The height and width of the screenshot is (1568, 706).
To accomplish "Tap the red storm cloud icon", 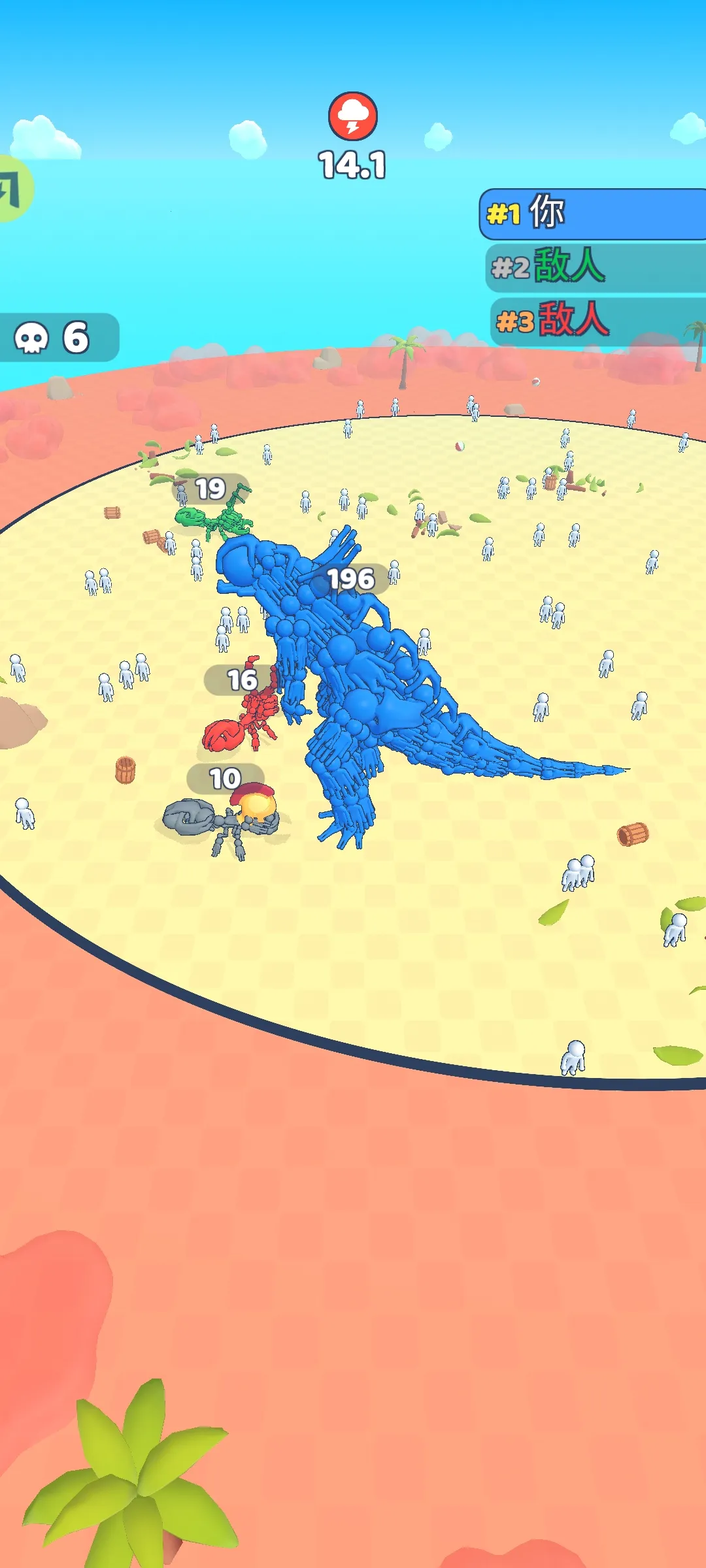I will coord(353,116).
